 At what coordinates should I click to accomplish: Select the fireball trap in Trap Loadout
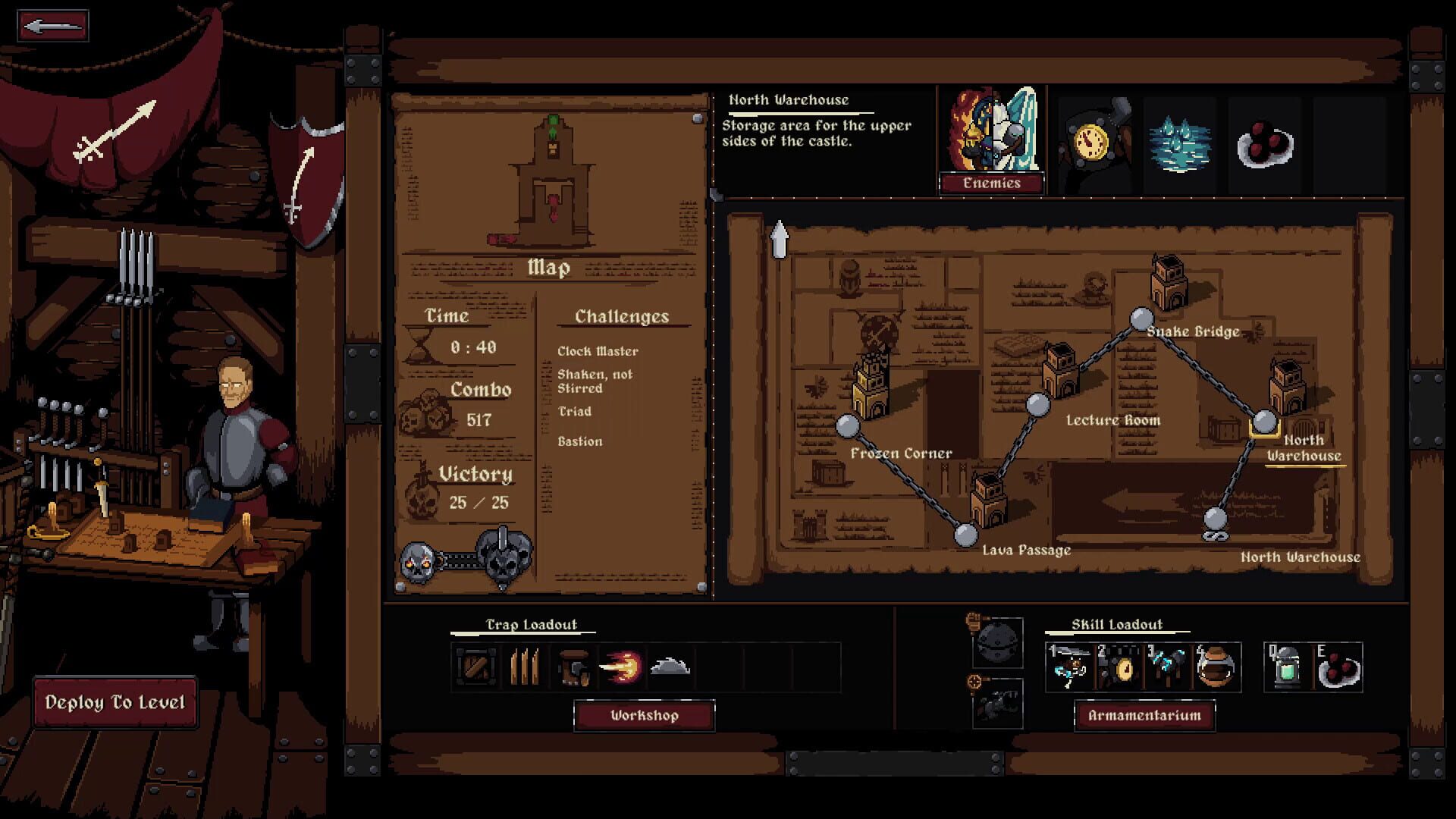pos(622,664)
